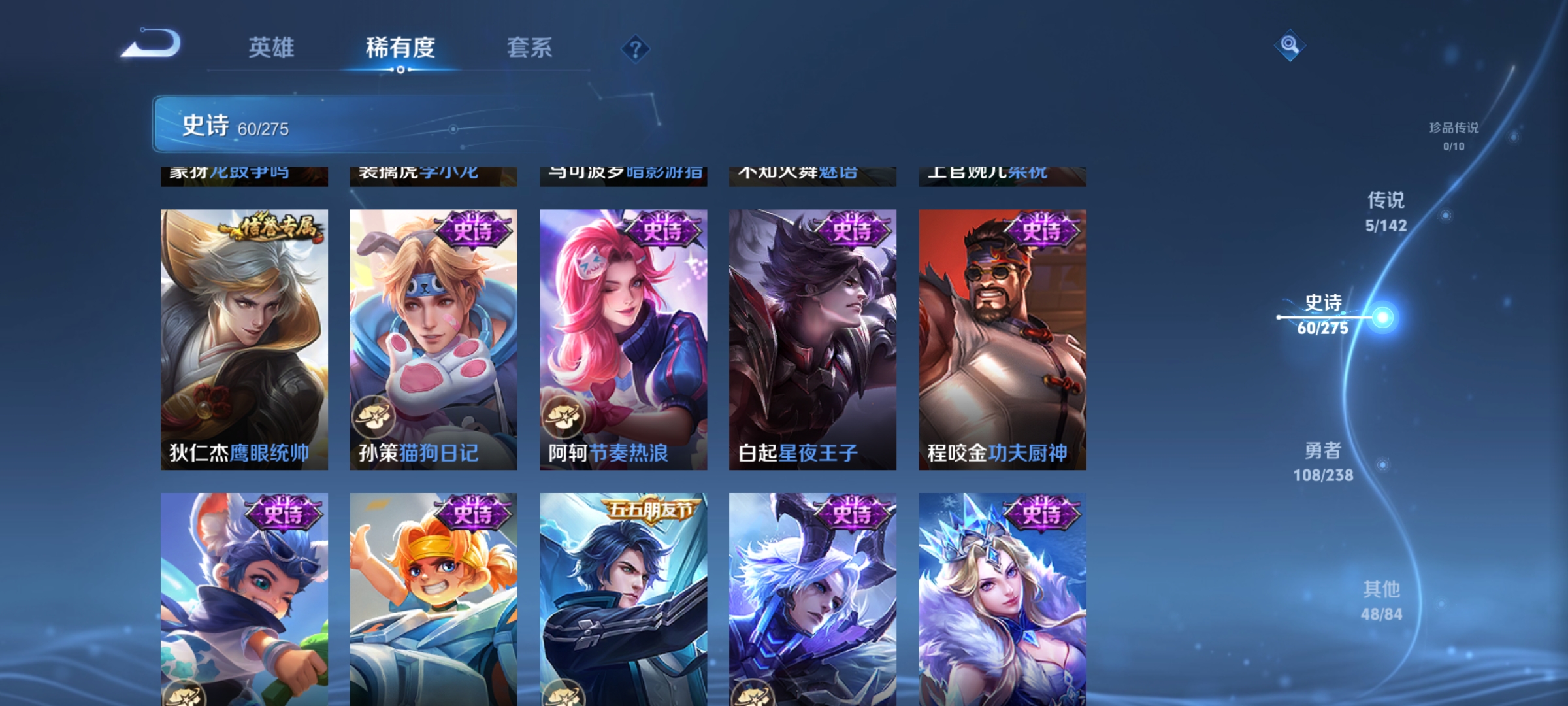Switch to the 英雄 tab
Viewport: 1568px width, 706px height.
pos(270,47)
